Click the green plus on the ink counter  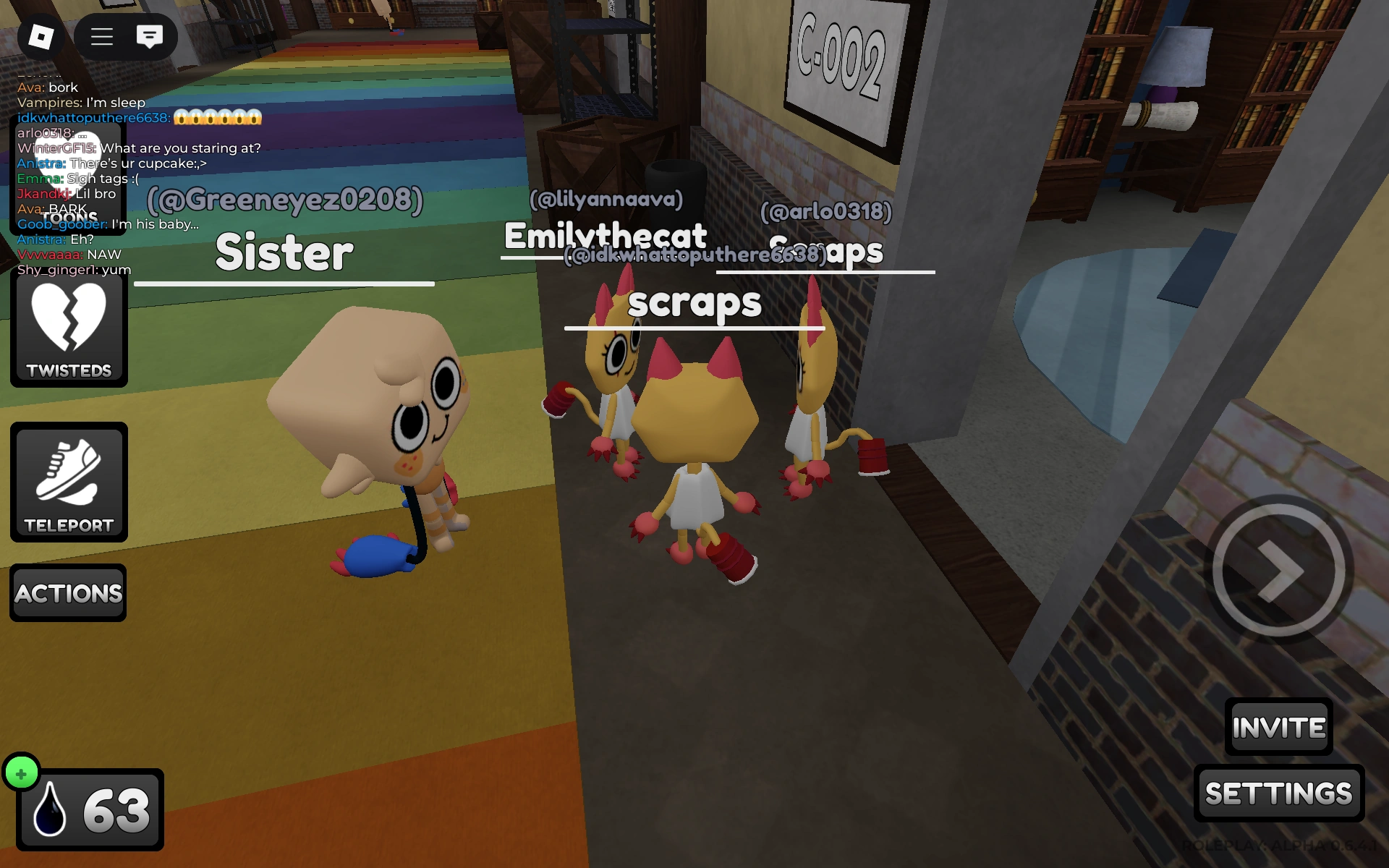click(23, 772)
